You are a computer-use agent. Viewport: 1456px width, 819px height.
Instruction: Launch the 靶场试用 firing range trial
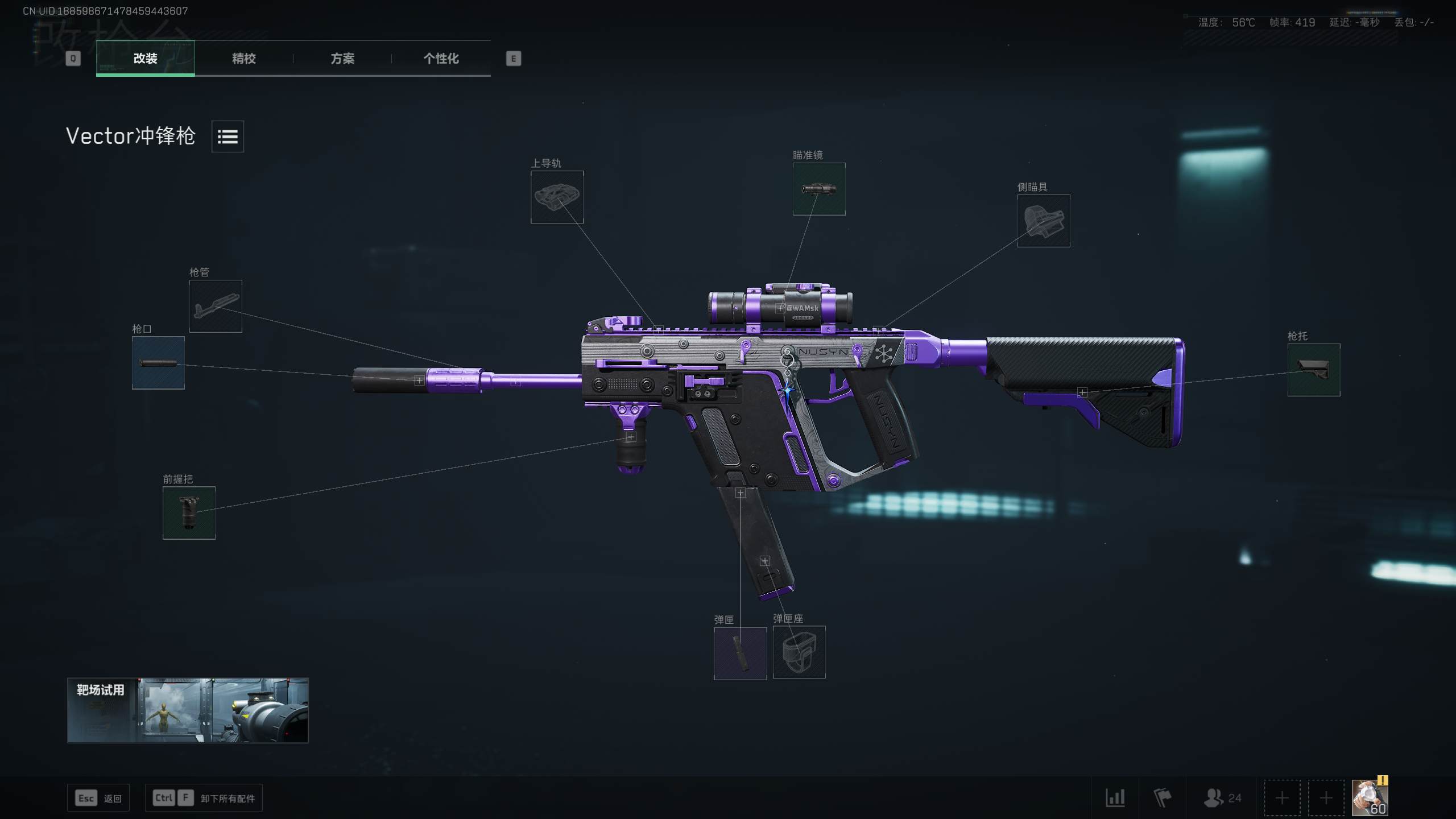point(188,710)
